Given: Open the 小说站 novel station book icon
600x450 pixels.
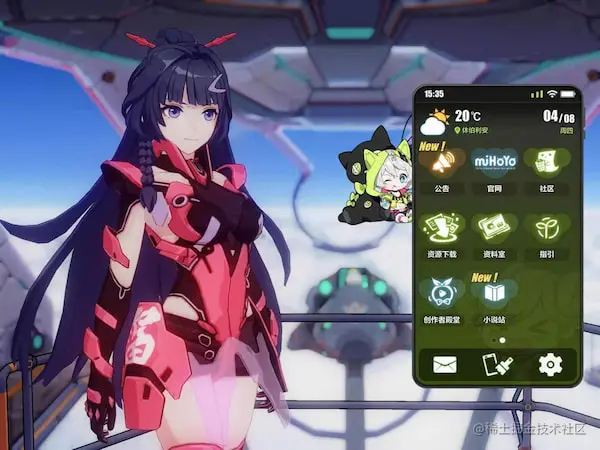Looking at the screenshot, I should tap(494, 292).
